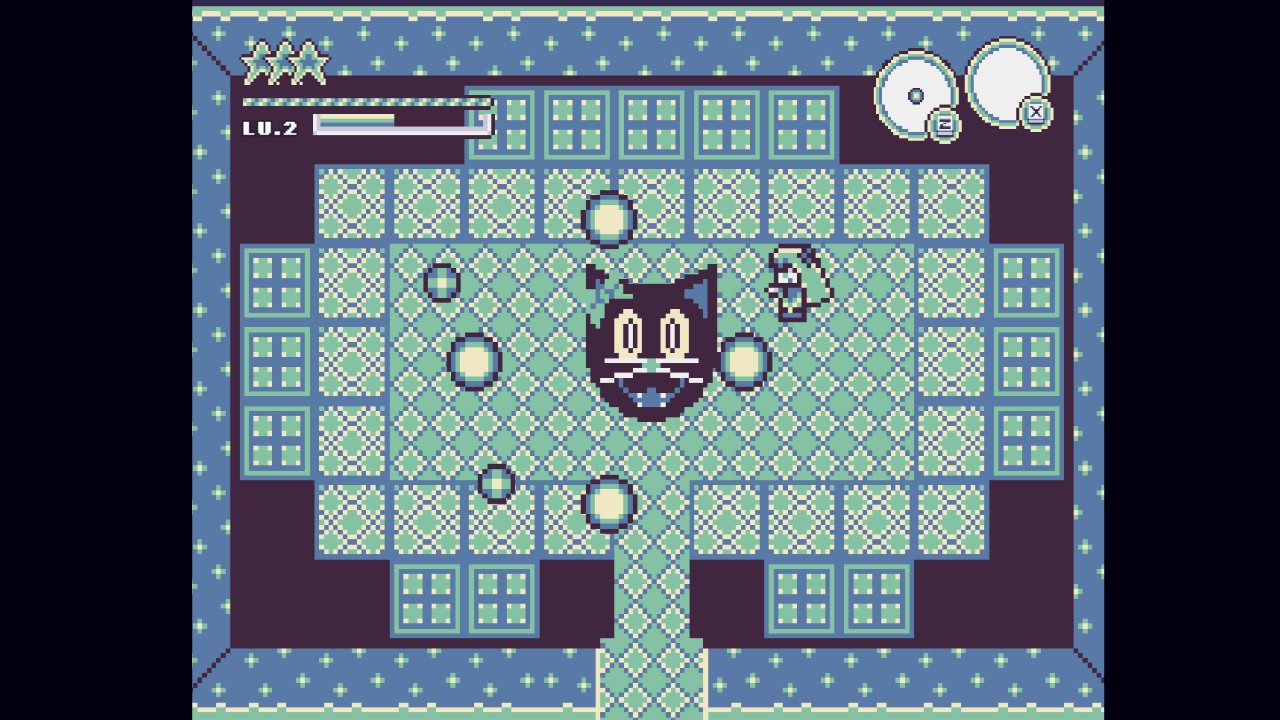The width and height of the screenshot is (1280, 720).
Task: Click the checkered health bar
Action: click(365, 101)
